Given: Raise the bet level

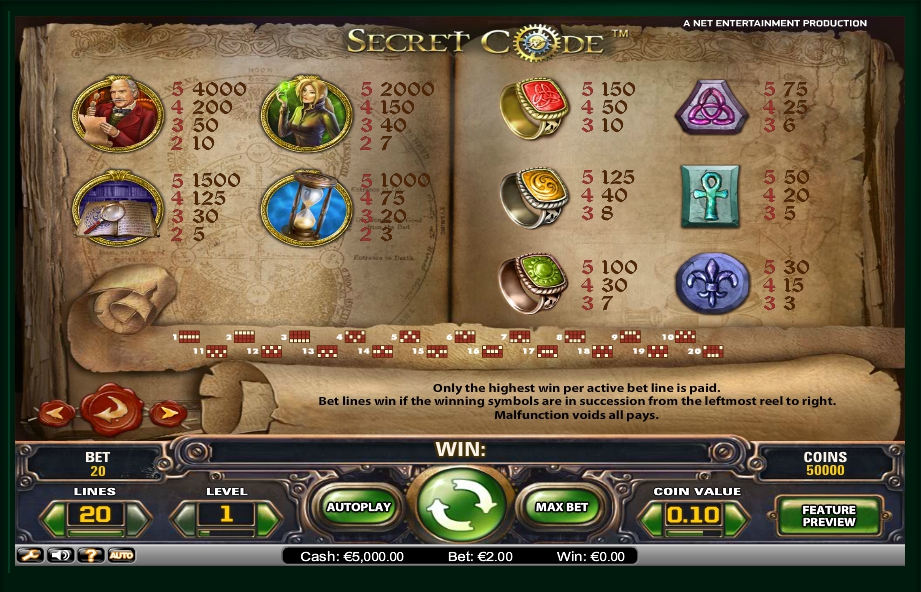Looking at the screenshot, I should click(x=267, y=518).
